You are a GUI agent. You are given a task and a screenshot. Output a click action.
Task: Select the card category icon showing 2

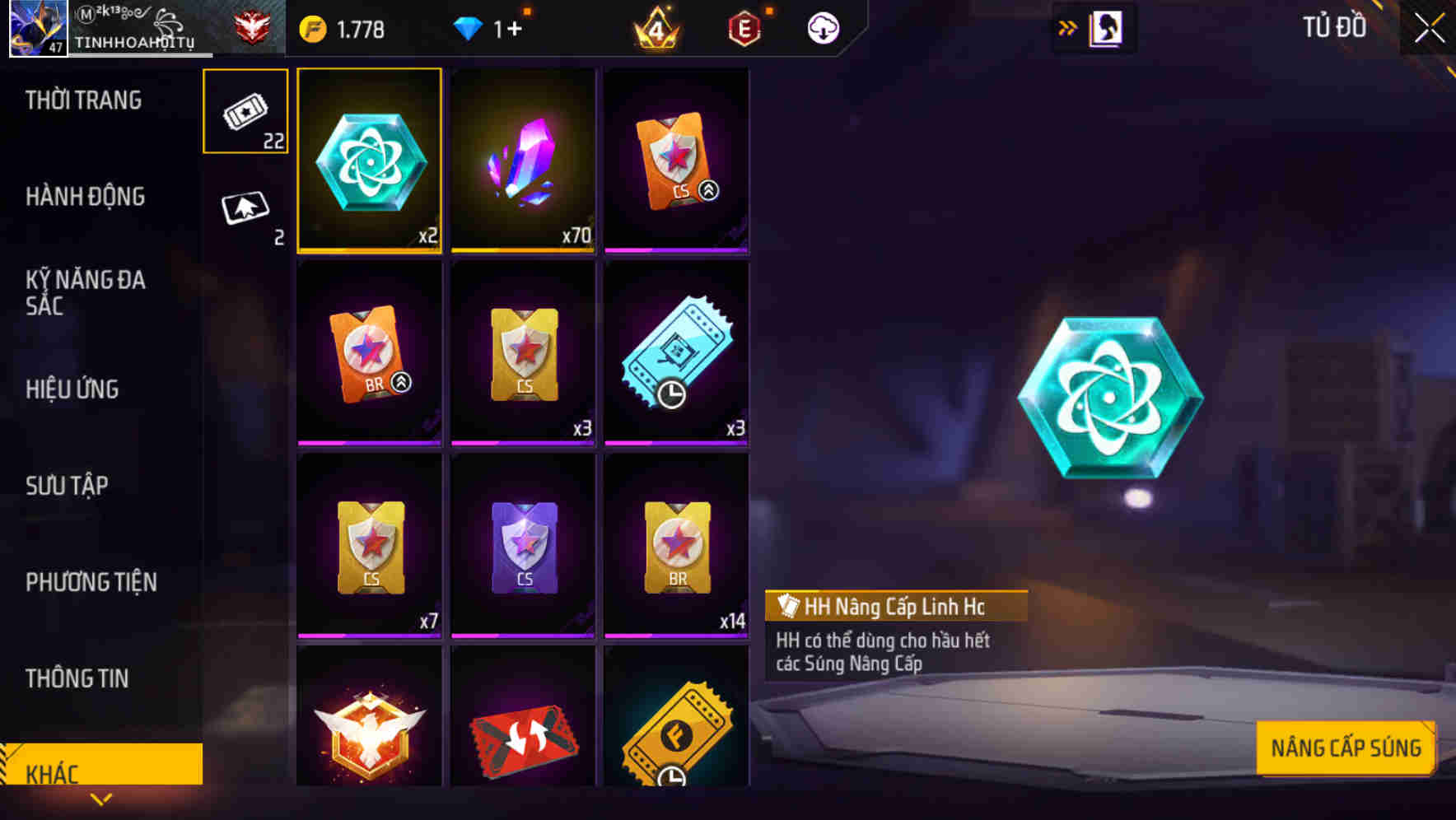tap(245, 208)
